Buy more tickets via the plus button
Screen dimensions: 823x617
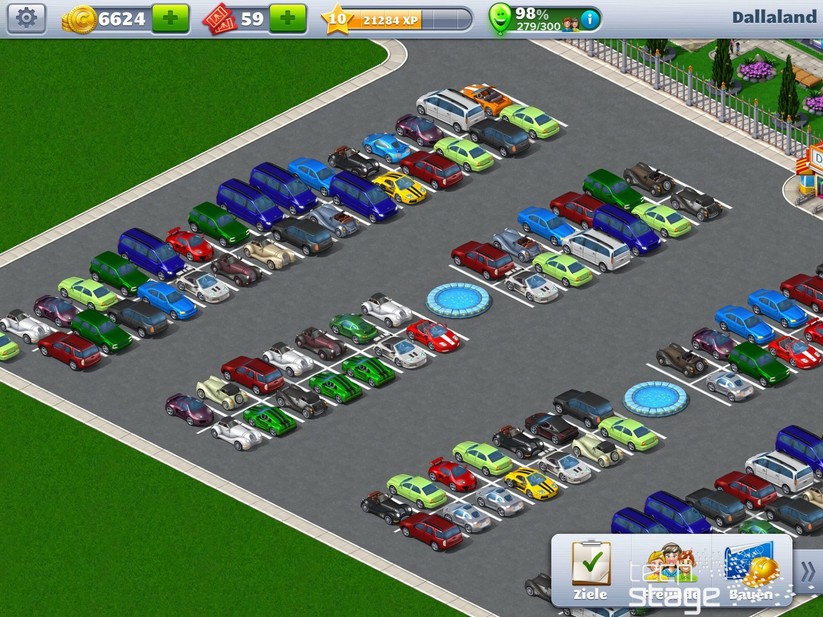tap(288, 18)
